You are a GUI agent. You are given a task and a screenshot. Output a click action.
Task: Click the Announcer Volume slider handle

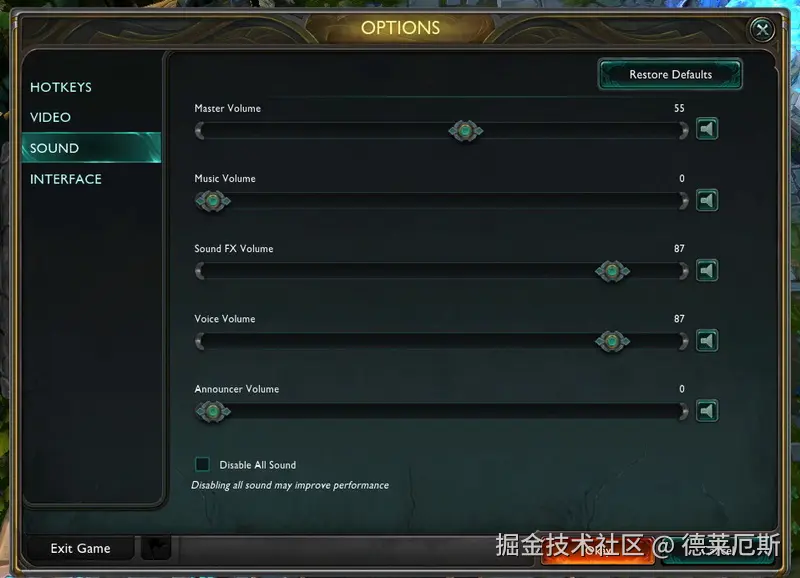pyautogui.click(x=211, y=411)
